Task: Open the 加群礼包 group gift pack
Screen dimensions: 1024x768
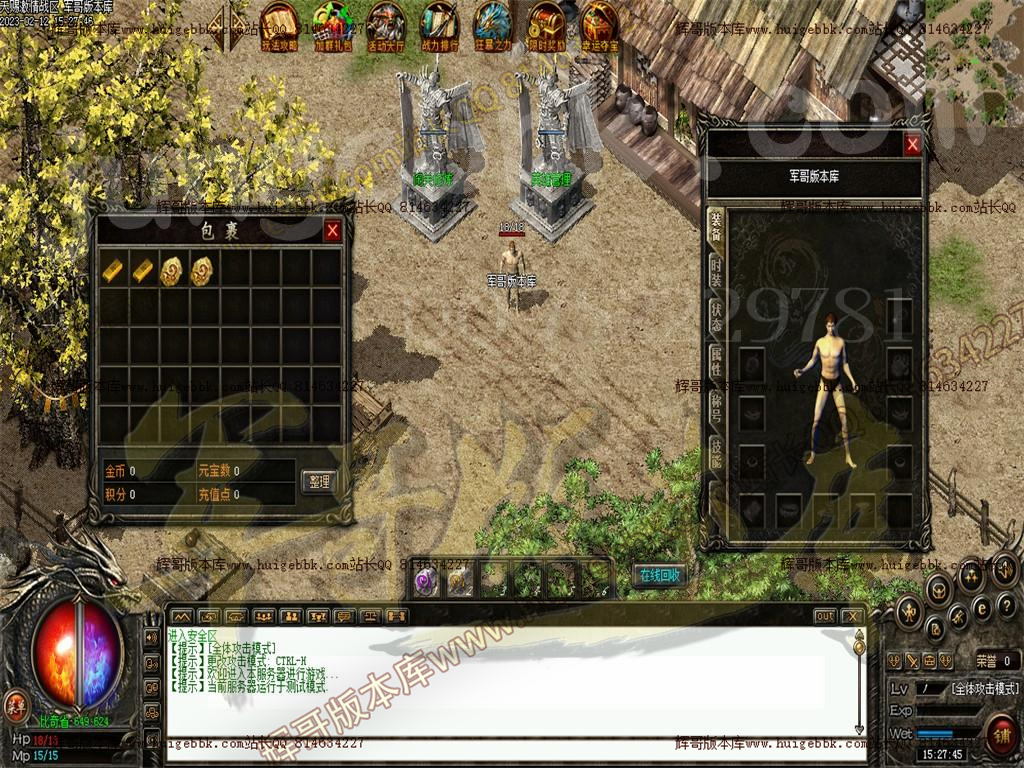Action: 332,24
